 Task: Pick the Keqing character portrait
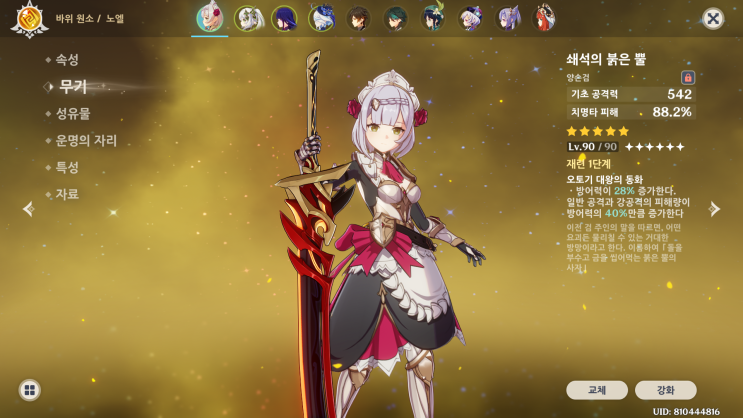coord(508,18)
